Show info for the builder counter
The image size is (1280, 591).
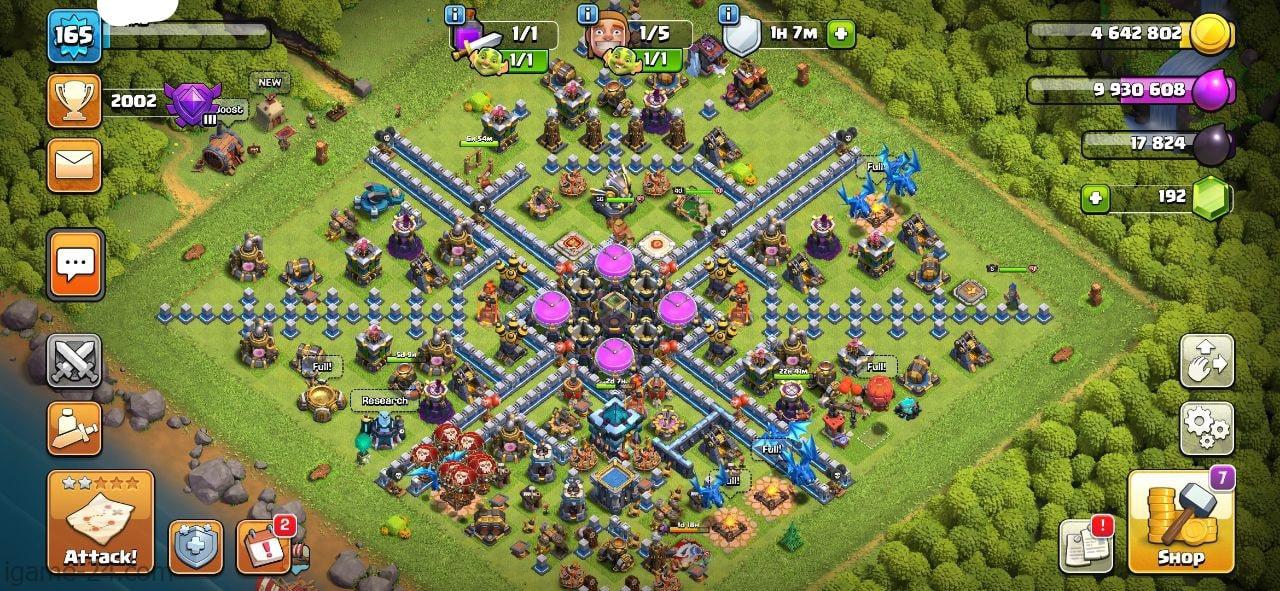[x=583, y=15]
